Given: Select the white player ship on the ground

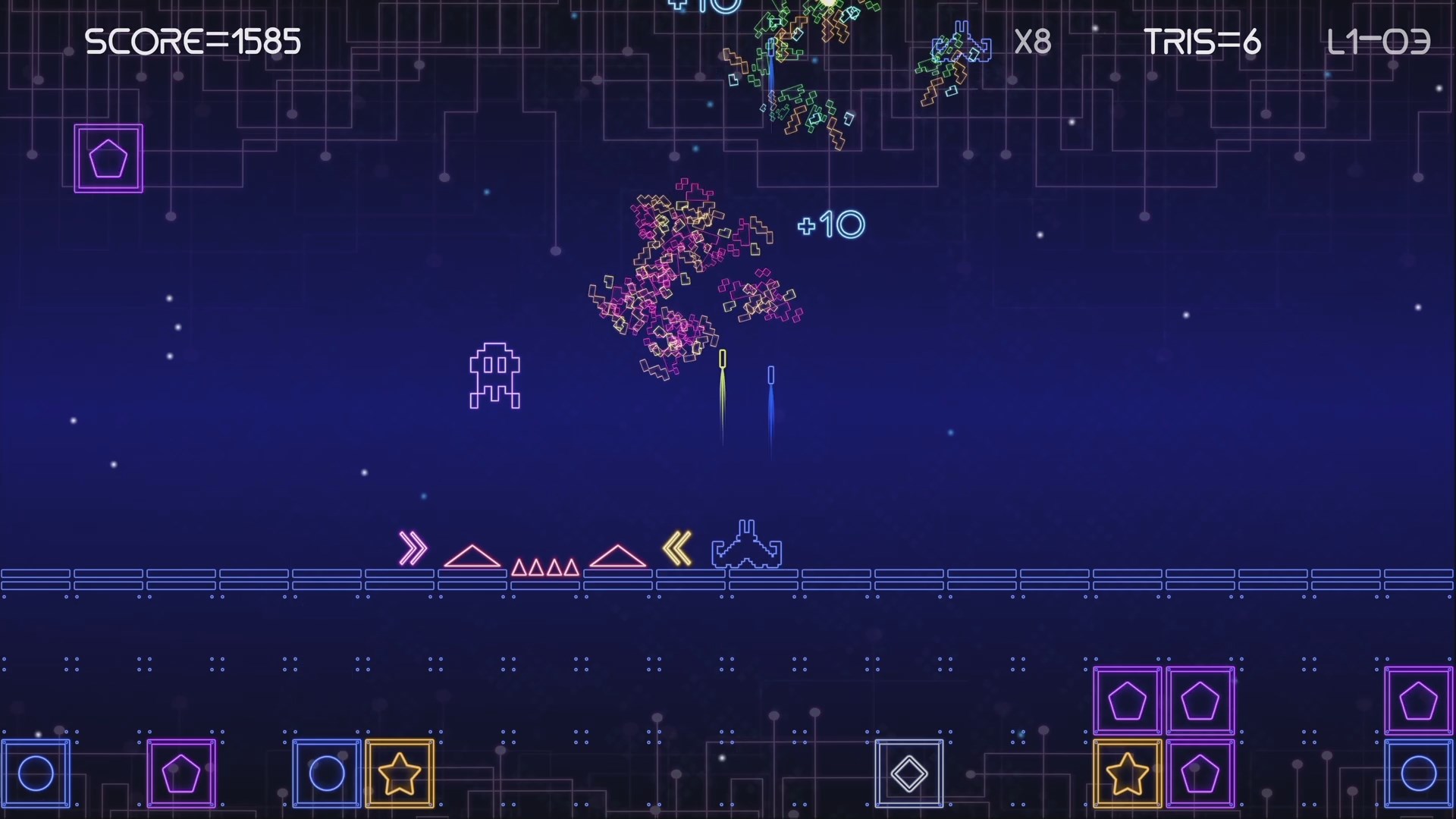Looking at the screenshot, I should click(747, 544).
